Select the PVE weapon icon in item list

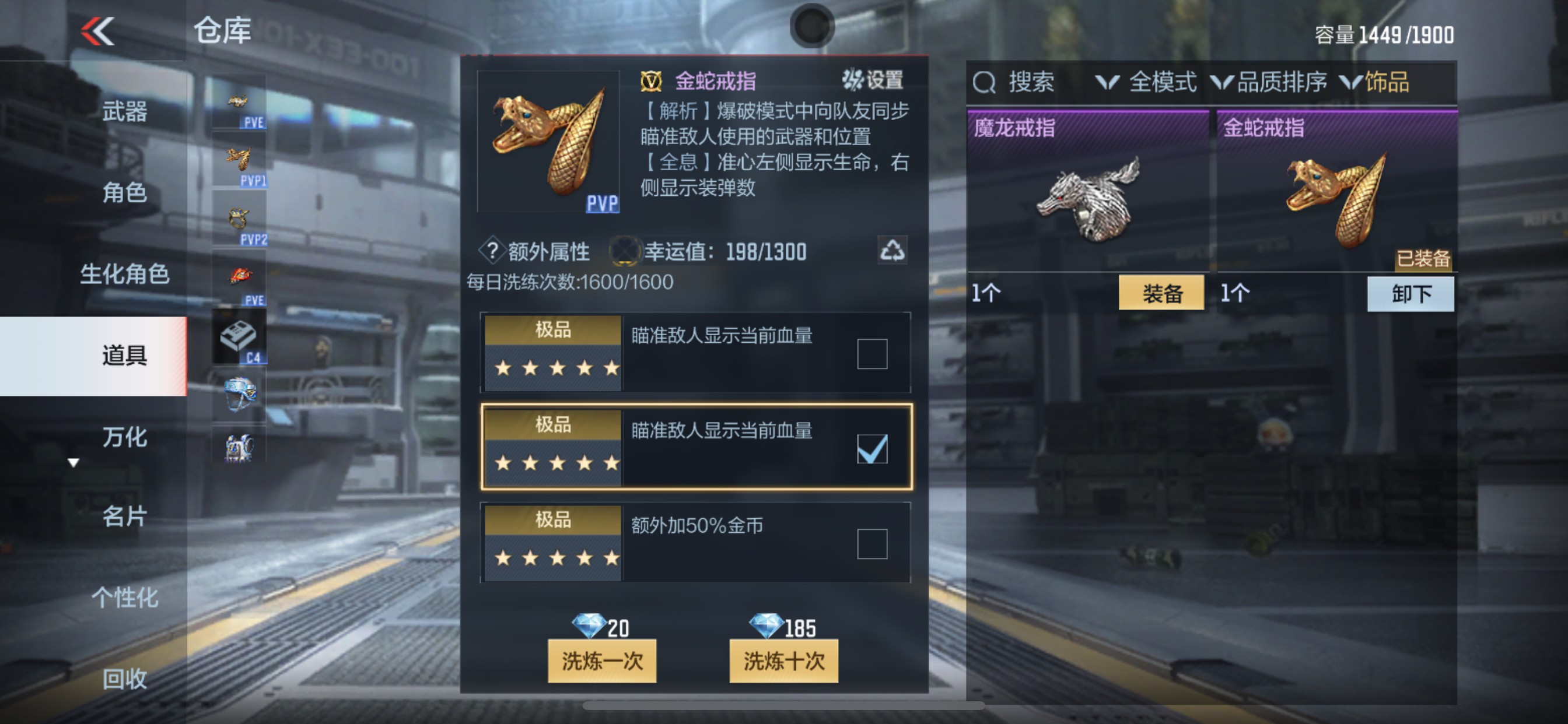tap(239, 103)
